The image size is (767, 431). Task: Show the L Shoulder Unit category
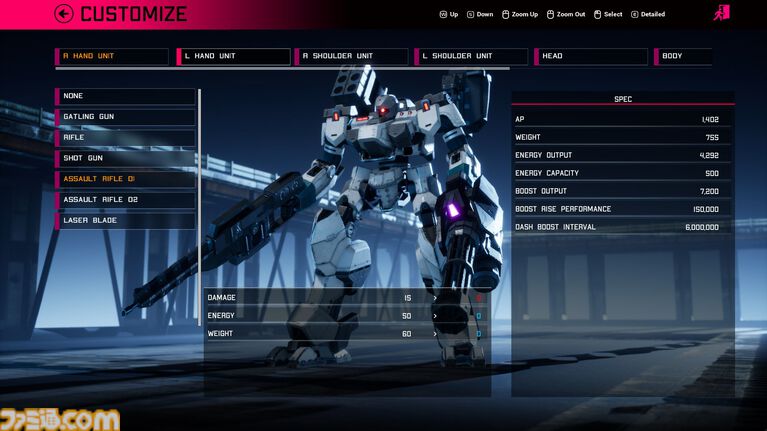click(x=472, y=56)
